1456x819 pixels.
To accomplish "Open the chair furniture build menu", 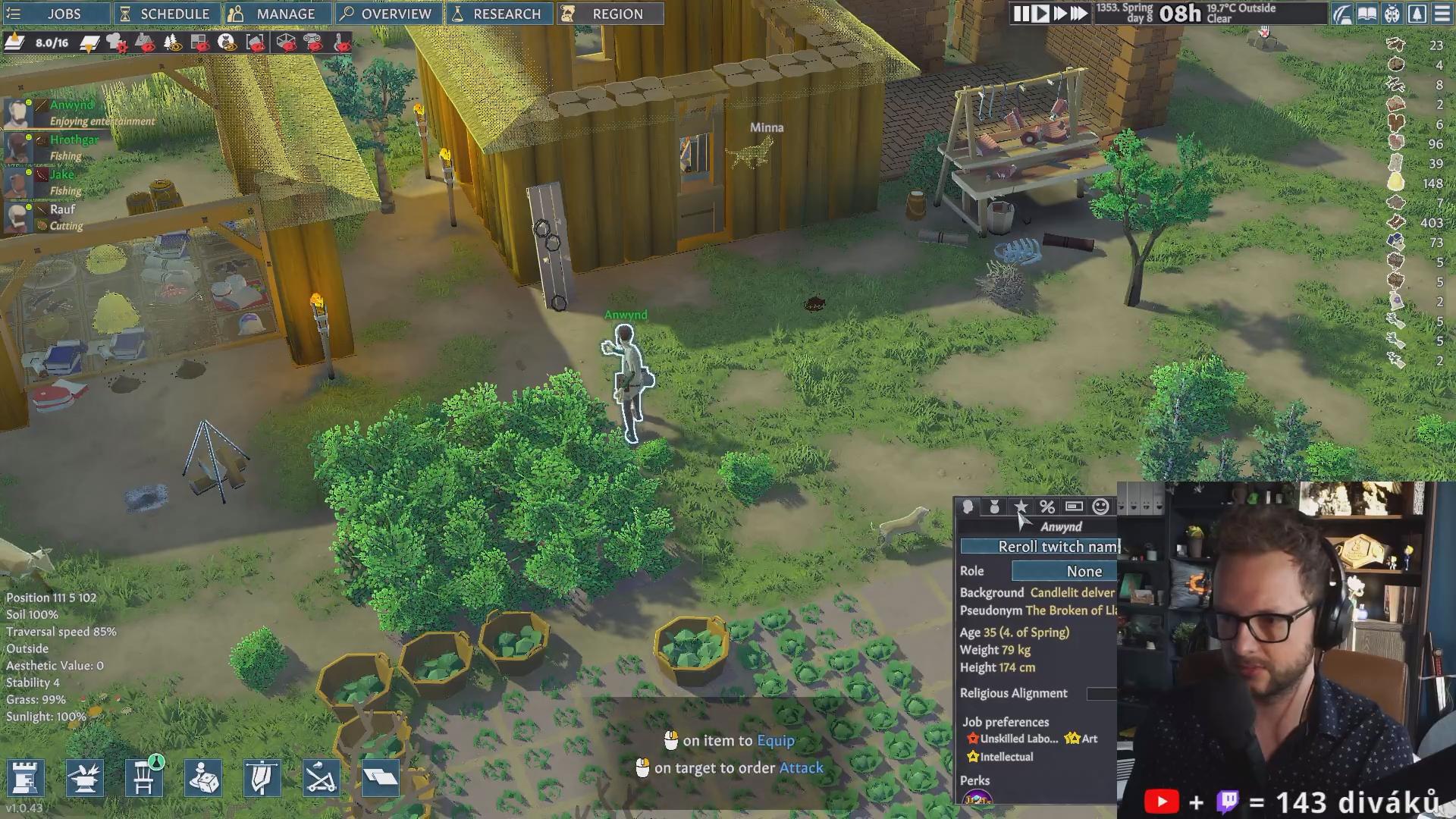I will [143, 777].
